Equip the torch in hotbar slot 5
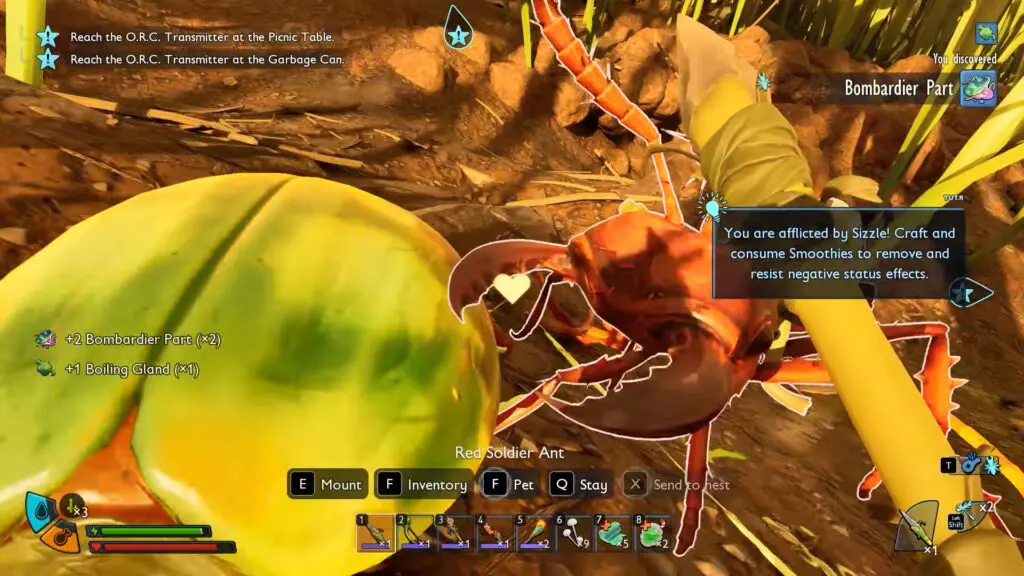The image size is (1024, 576). point(532,533)
